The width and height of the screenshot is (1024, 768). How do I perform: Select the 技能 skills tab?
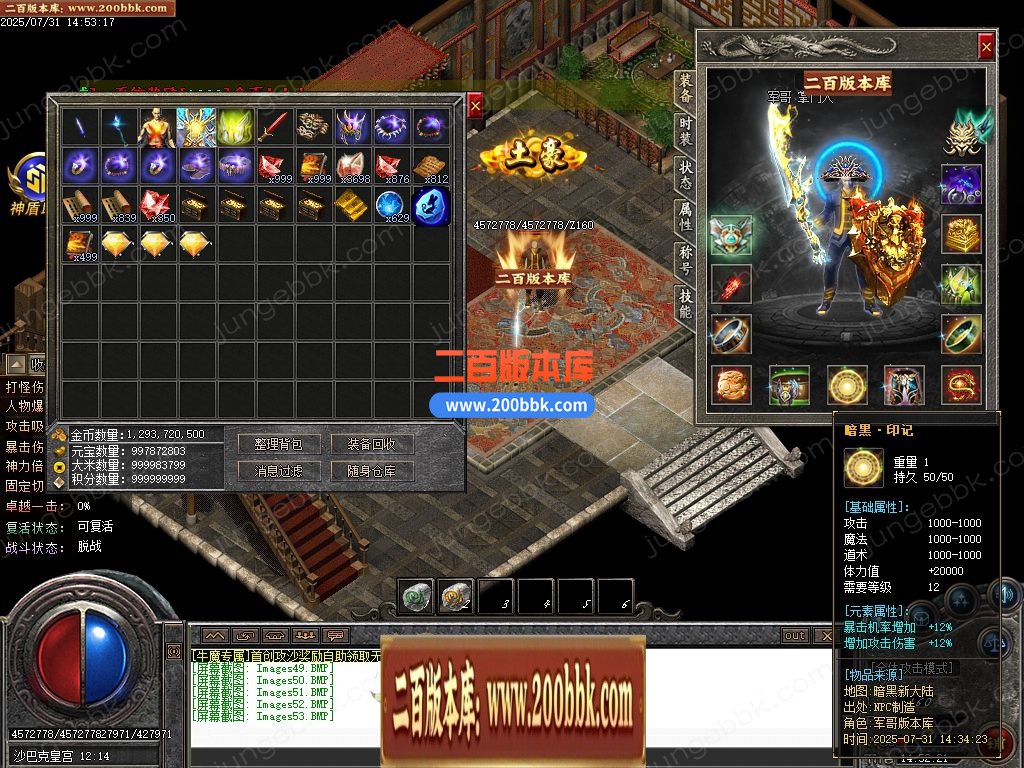(x=685, y=299)
